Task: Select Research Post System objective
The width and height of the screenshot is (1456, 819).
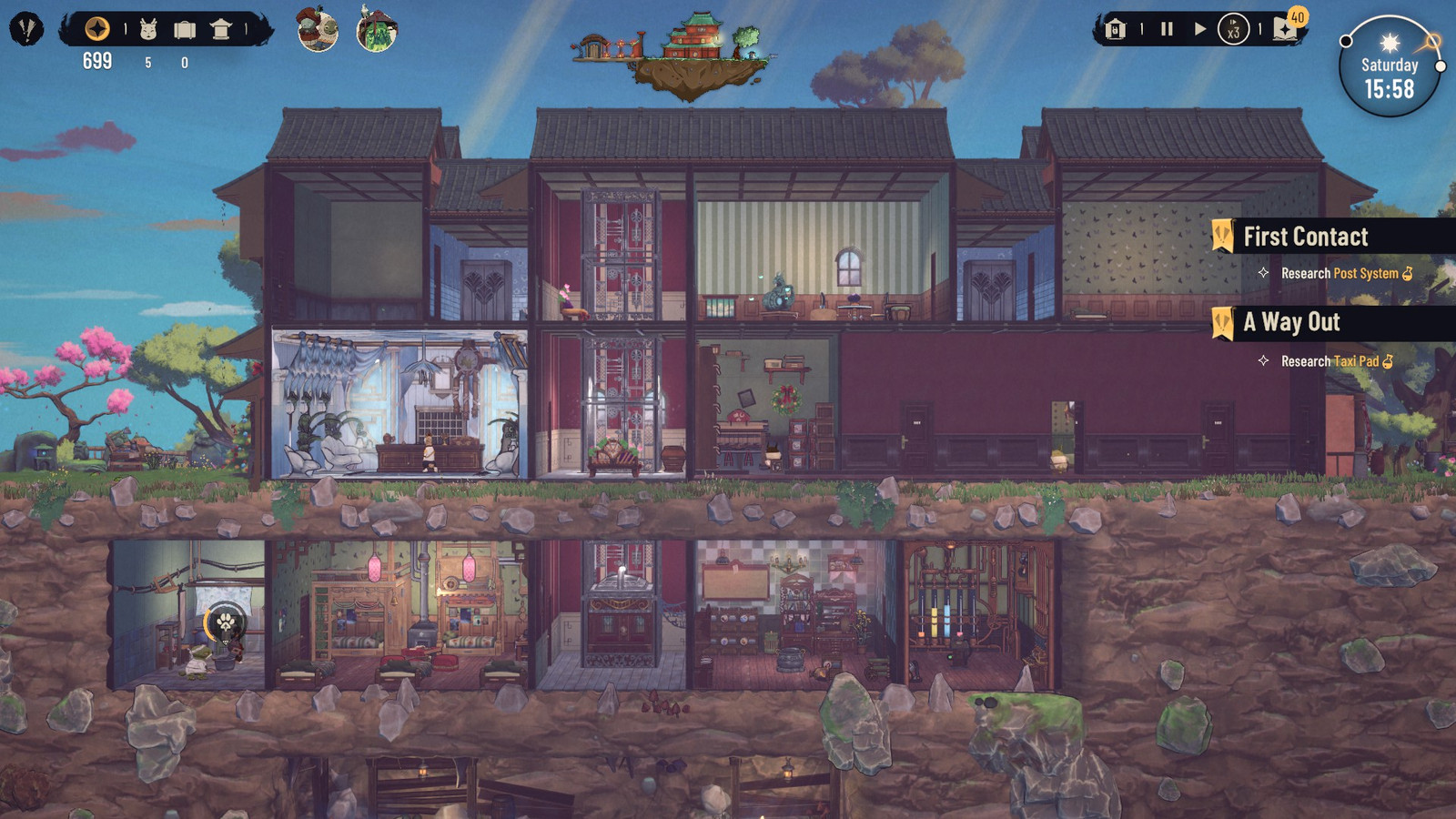Action: (1340, 273)
